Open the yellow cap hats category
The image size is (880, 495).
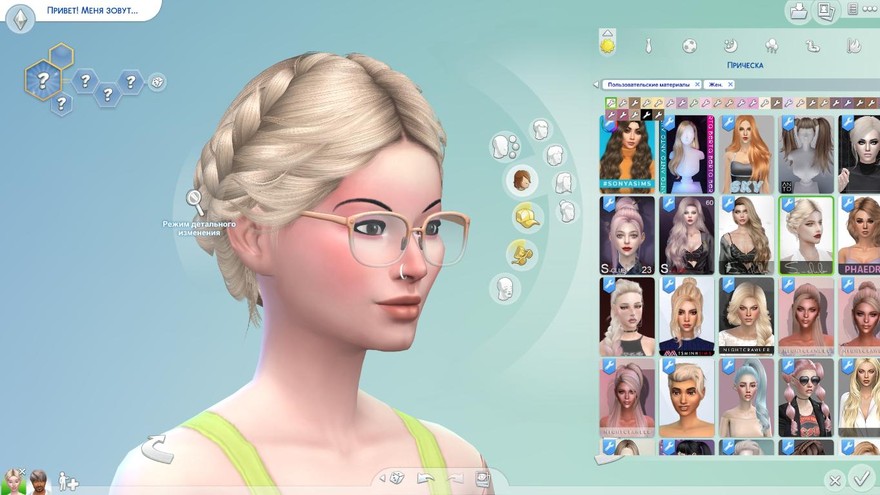tap(524, 215)
